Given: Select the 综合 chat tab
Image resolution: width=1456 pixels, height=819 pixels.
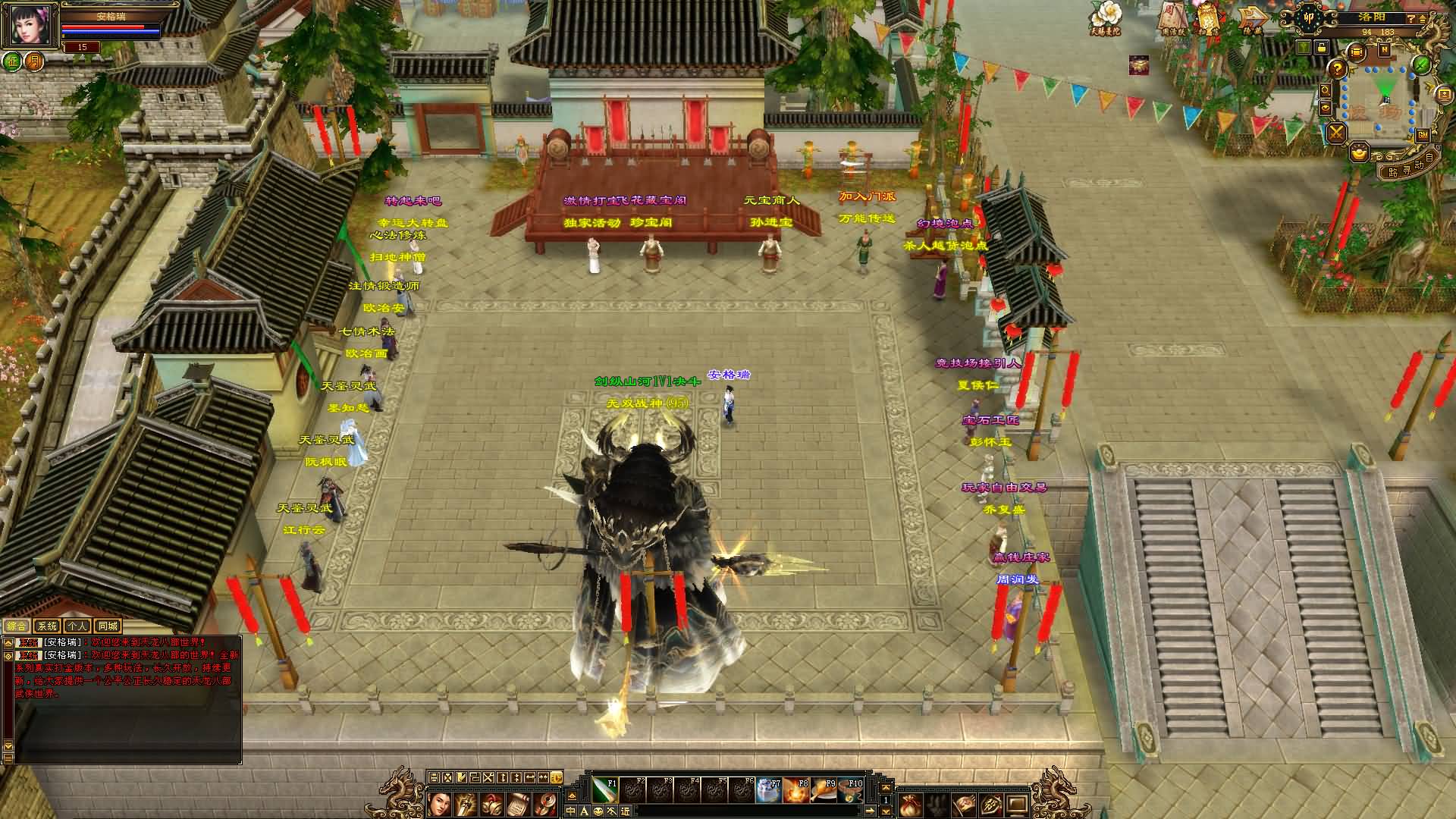Looking at the screenshot, I should (17, 626).
